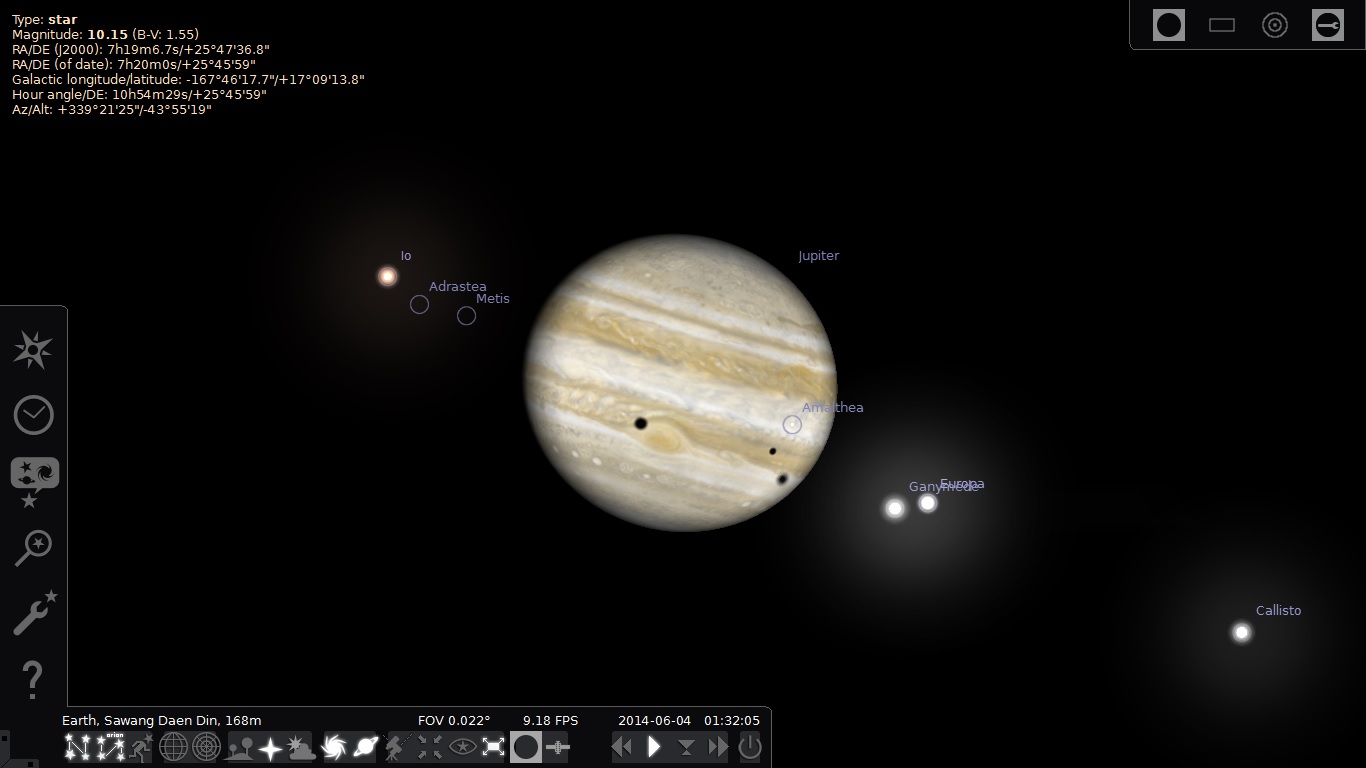Decrease time speed with rewind button

tap(622, 747)
